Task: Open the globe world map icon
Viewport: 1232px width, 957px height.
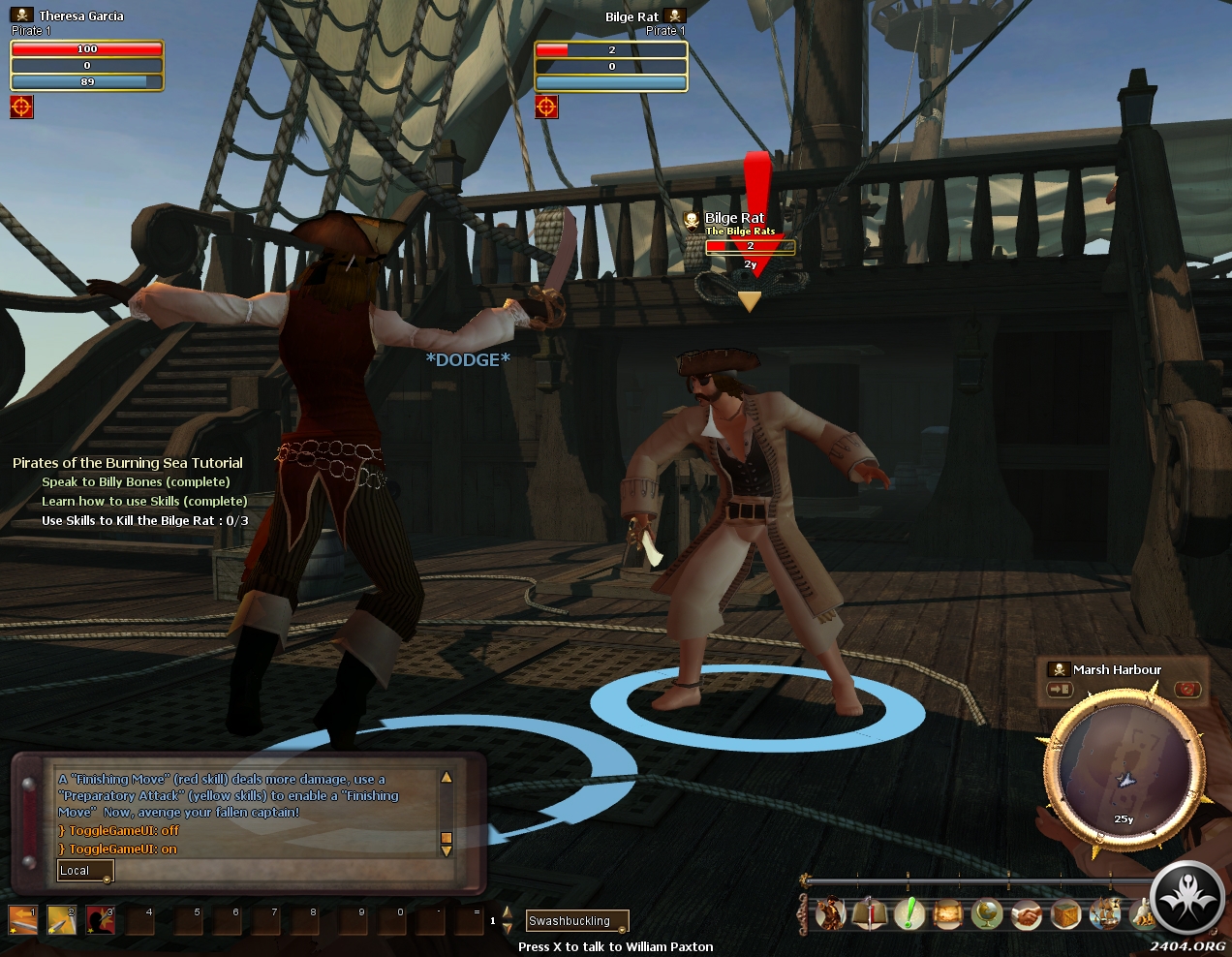Action: 987,913
